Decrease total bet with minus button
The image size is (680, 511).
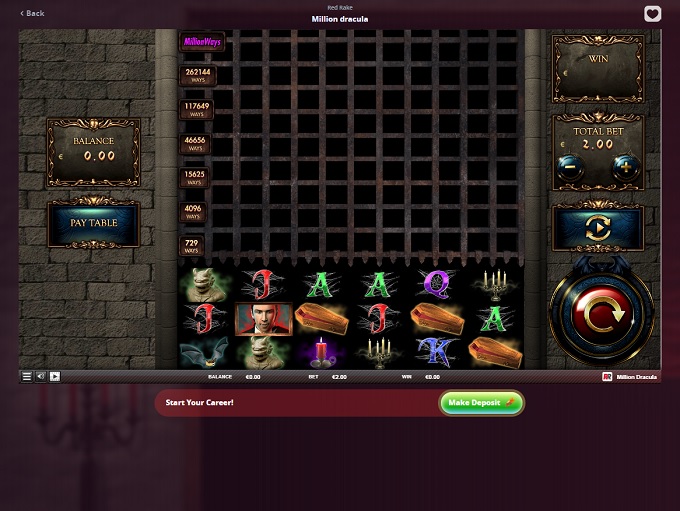coord(570,167)
